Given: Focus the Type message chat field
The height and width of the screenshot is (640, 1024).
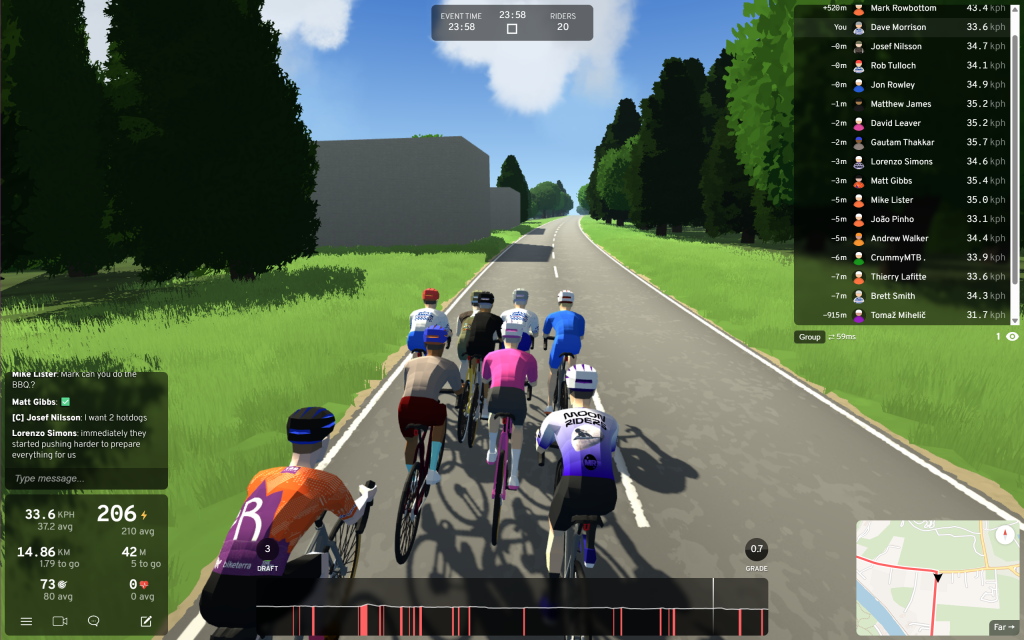Looking at the screenshot, I should click(x=85, y=478).
